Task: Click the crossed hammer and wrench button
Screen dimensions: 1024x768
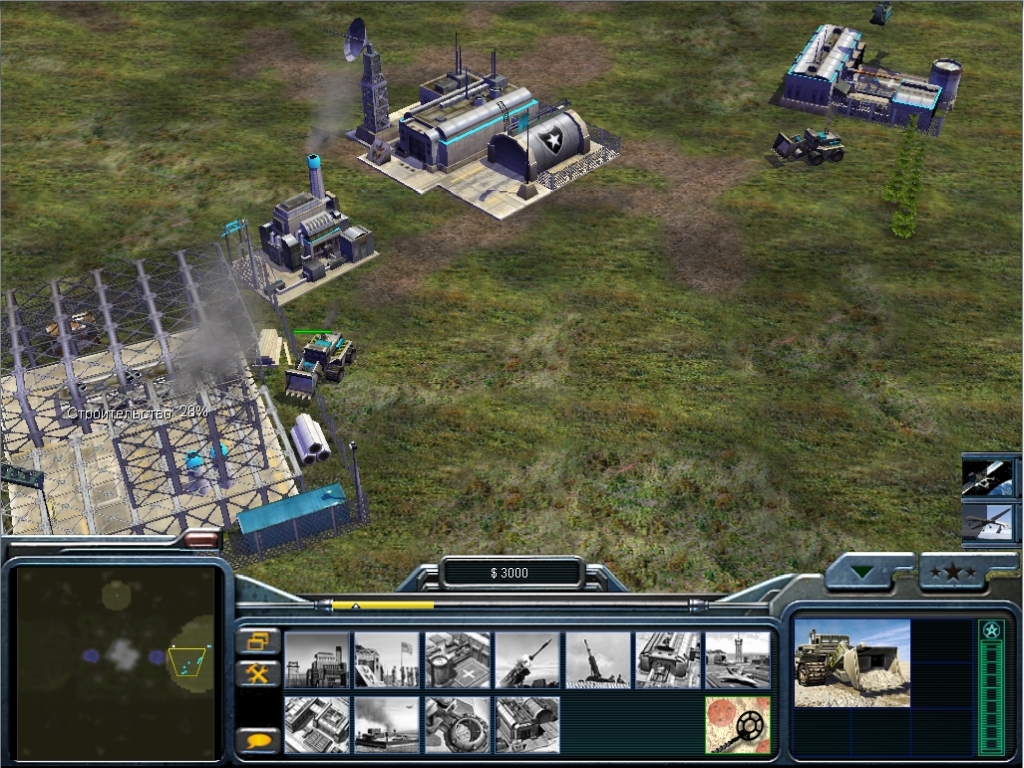Action: 258,674
